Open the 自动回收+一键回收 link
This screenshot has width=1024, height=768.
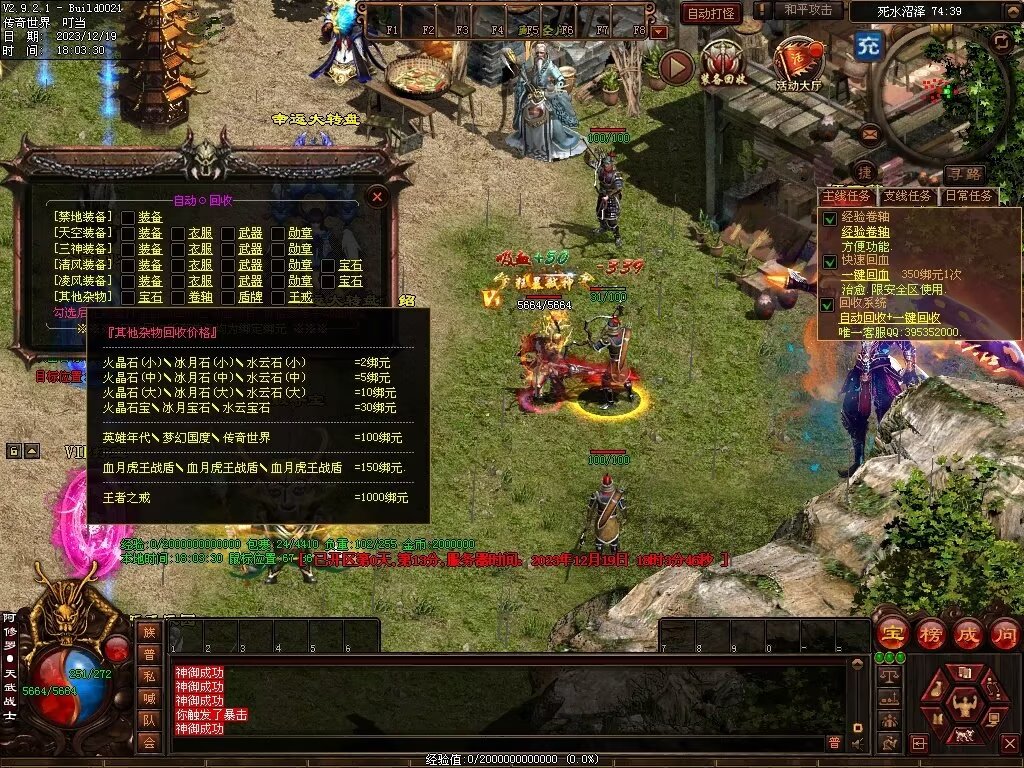pyautogui.click(x=888, y=317)
